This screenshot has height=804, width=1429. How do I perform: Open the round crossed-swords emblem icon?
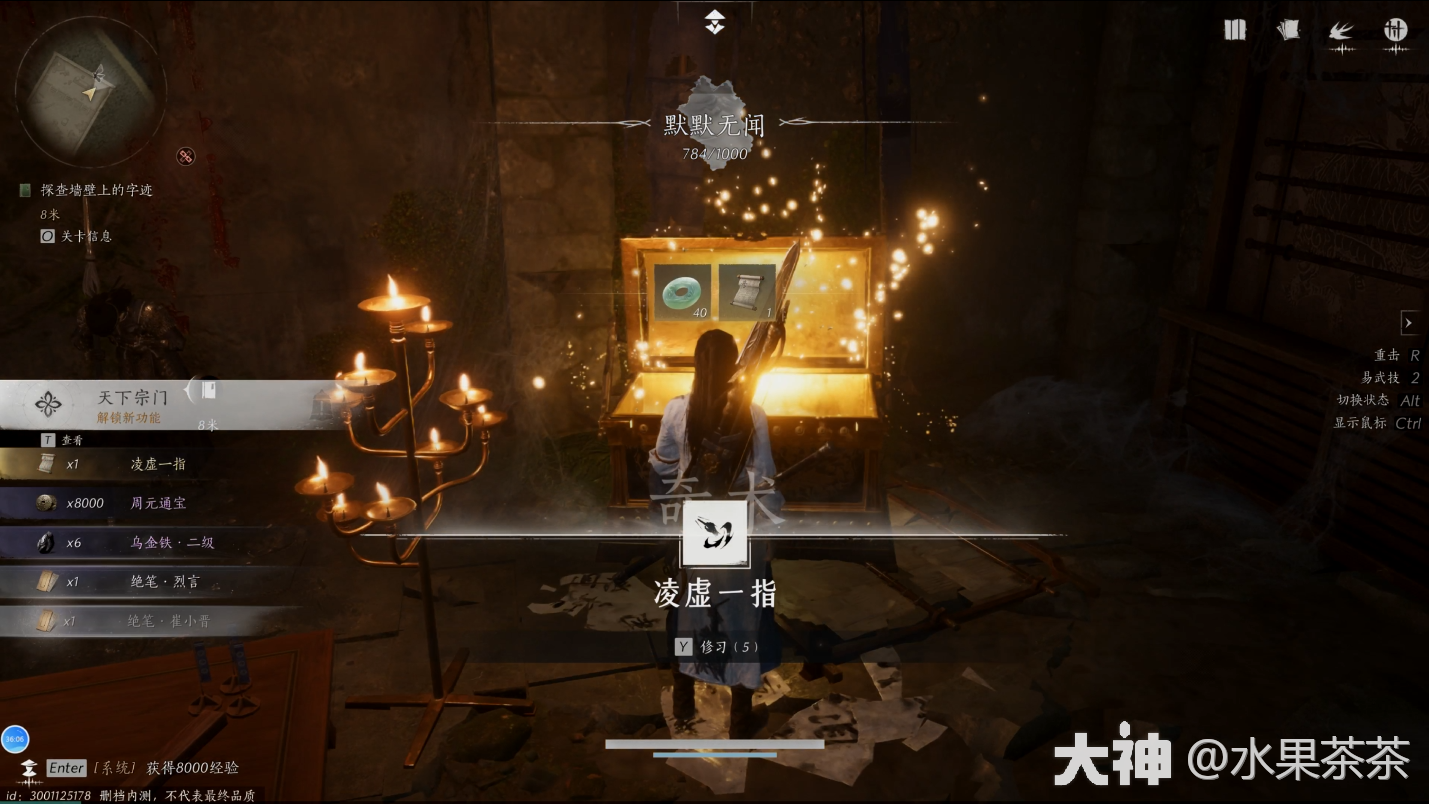[x=1395, y=30]
